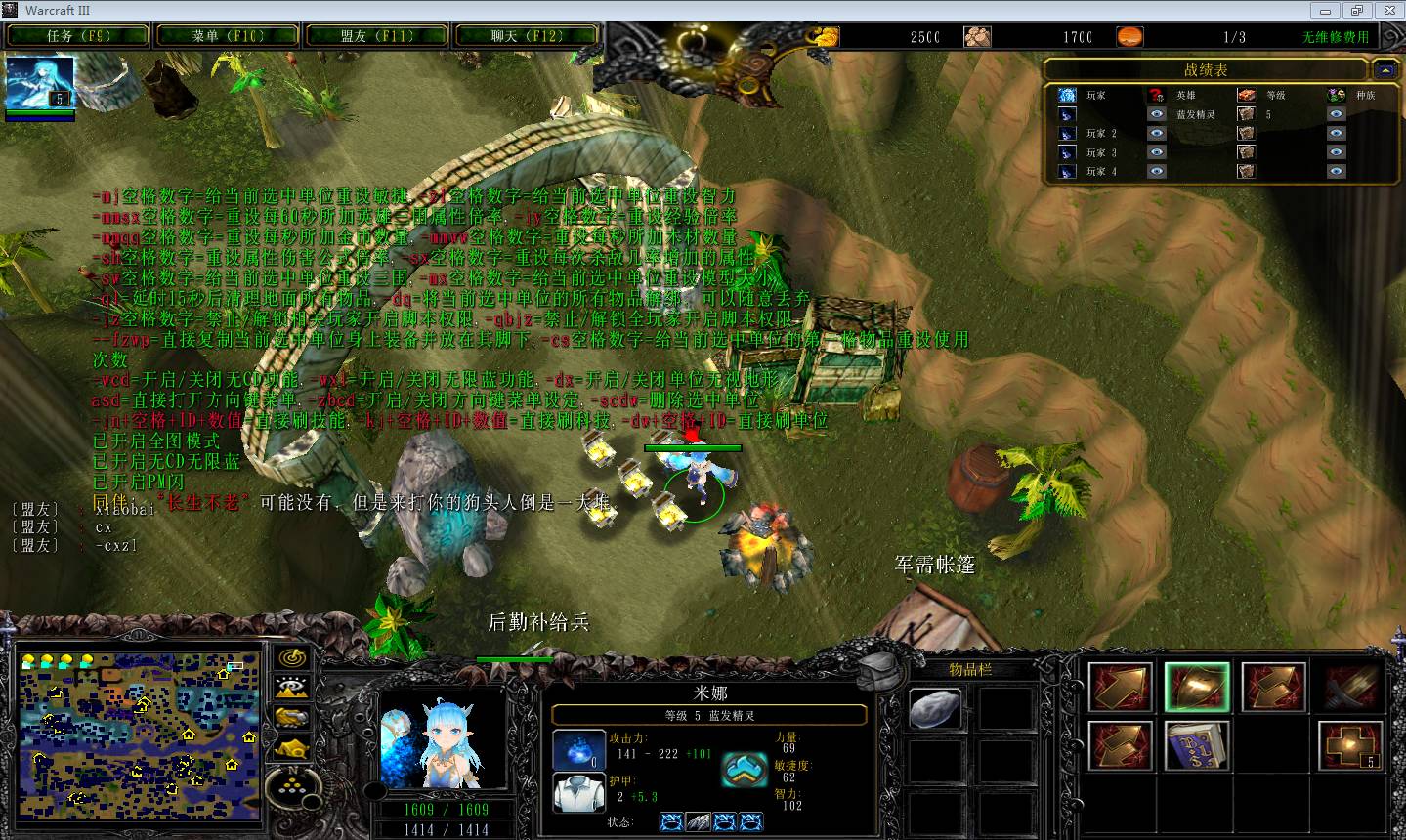Toggle the minimap ally color mode button
Screen dimensions: 1406x840
click(292, 718)
